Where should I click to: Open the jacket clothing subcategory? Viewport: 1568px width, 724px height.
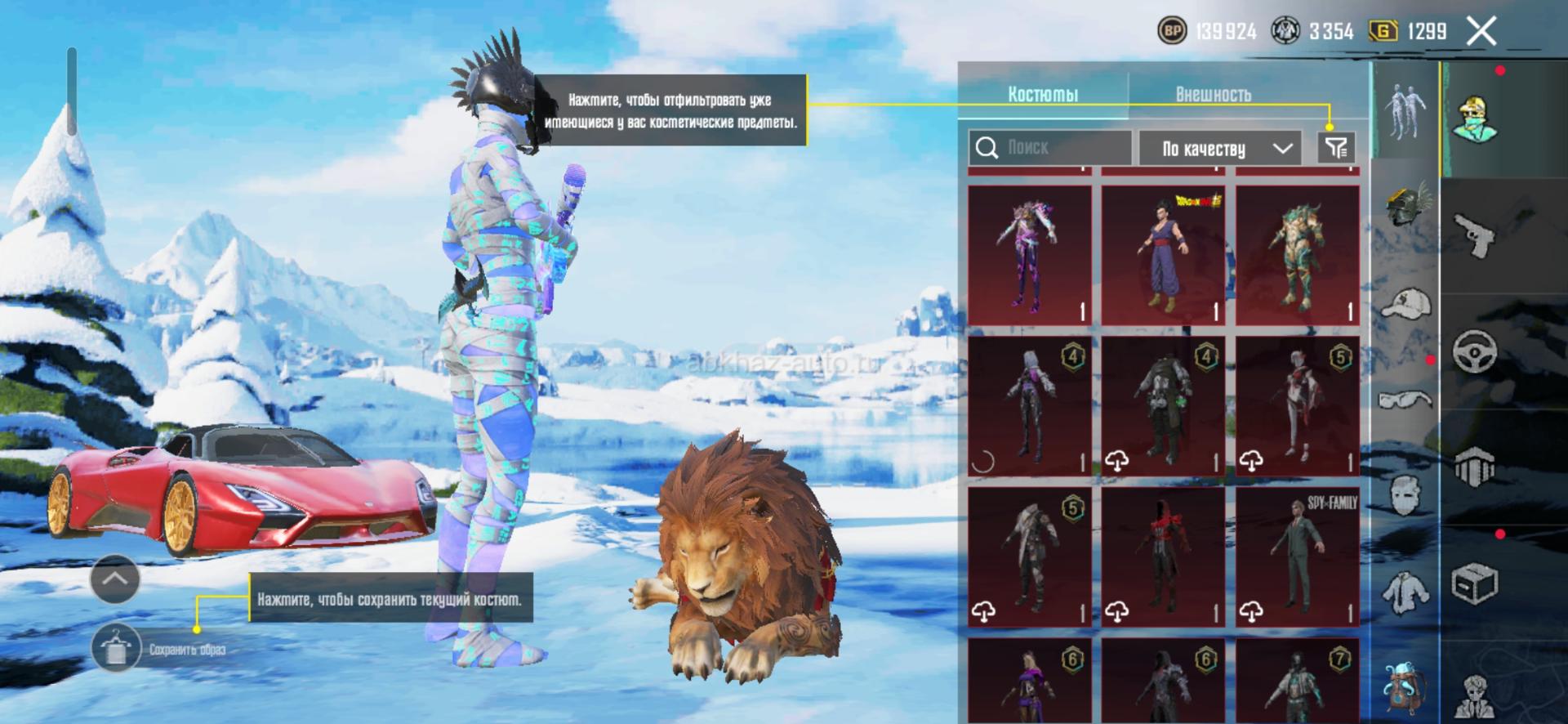pyautogui.click(x=1406, y=592)
